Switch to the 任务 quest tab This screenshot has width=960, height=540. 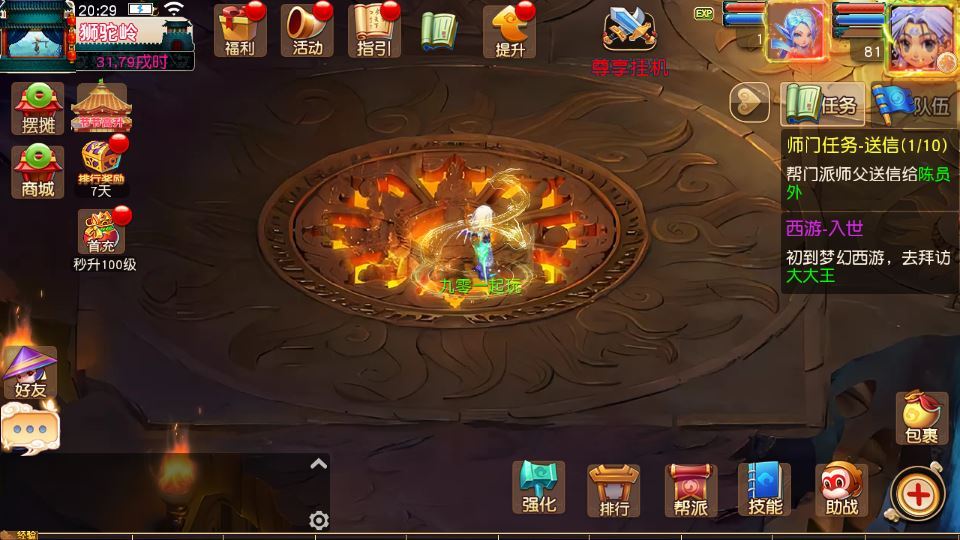[822, 103]
